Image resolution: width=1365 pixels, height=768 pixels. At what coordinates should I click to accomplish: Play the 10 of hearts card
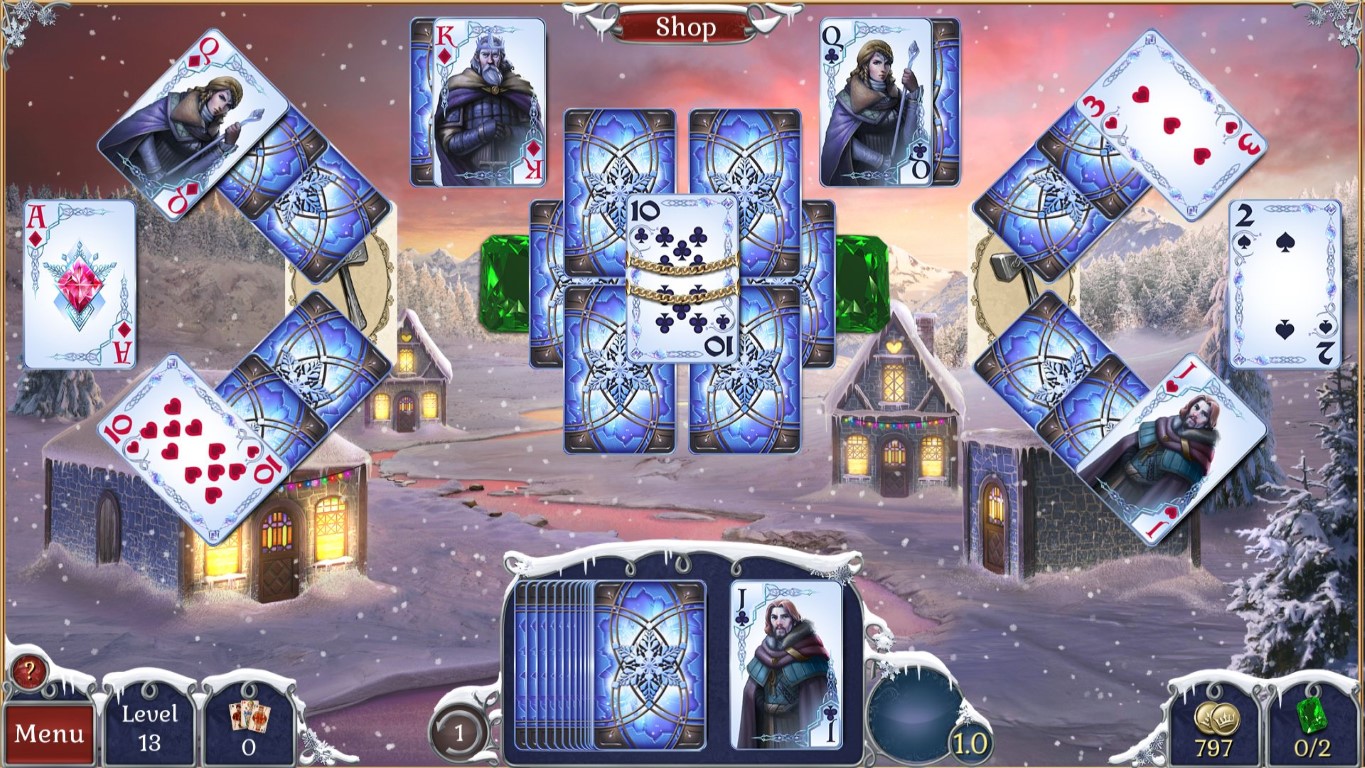click(190, 450)
